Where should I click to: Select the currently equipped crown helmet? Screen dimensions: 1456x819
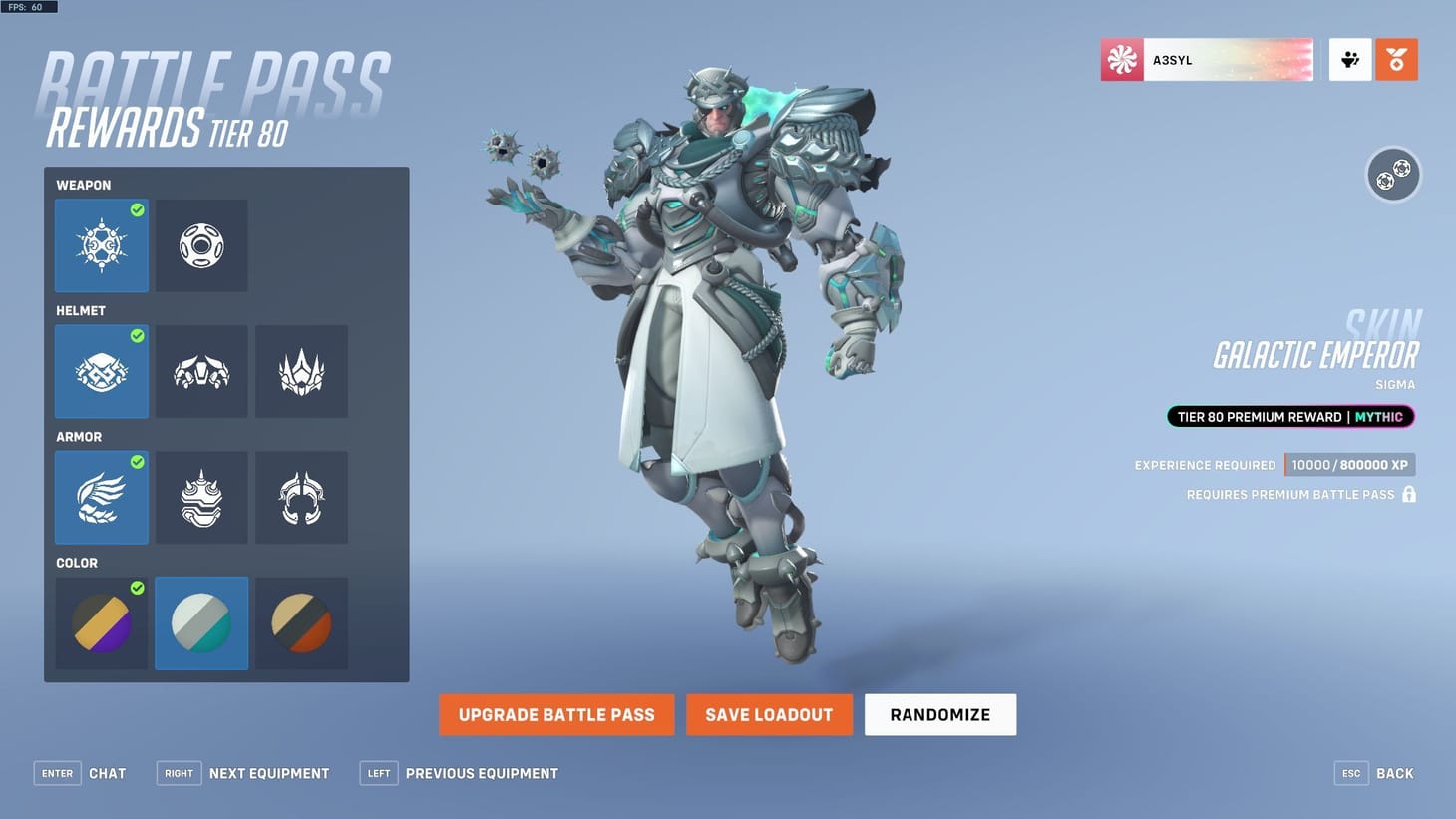101,371
